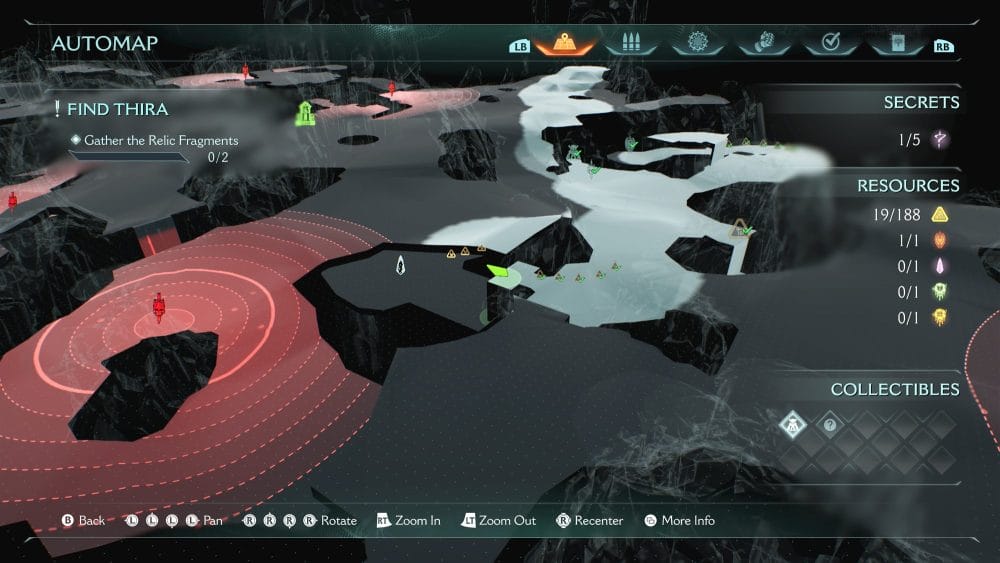The width and height of the screenshot is (1000, 563).
Task: Click the red enemy marker in red zone
Action: point(158,307)
